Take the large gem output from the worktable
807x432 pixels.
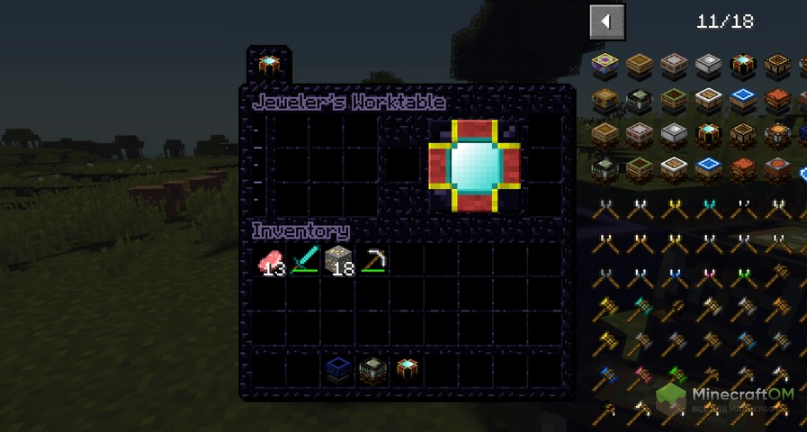pyautogui.click(x=475, y=165)
